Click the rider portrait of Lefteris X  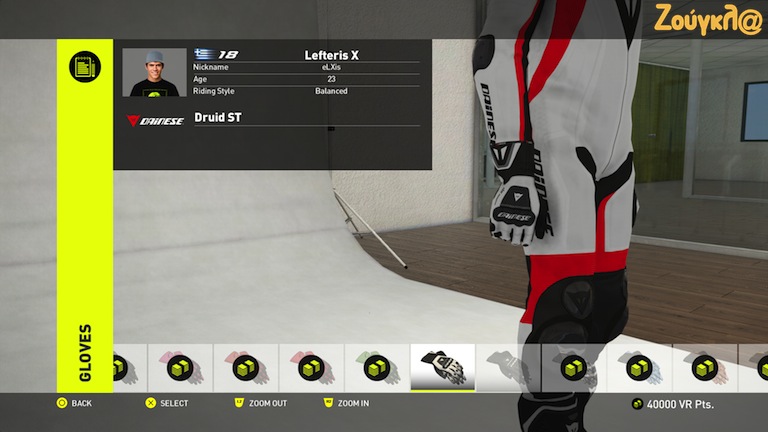click(154, 73)
